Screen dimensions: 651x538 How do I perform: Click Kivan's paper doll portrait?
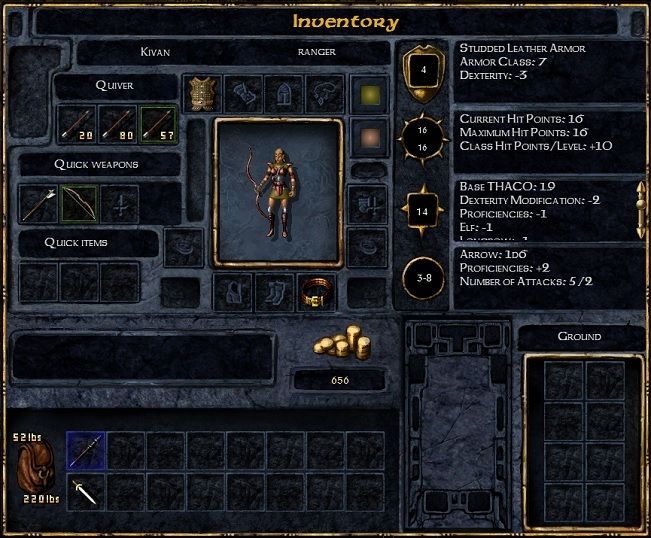pyautogui.click(x=278, y=193)
